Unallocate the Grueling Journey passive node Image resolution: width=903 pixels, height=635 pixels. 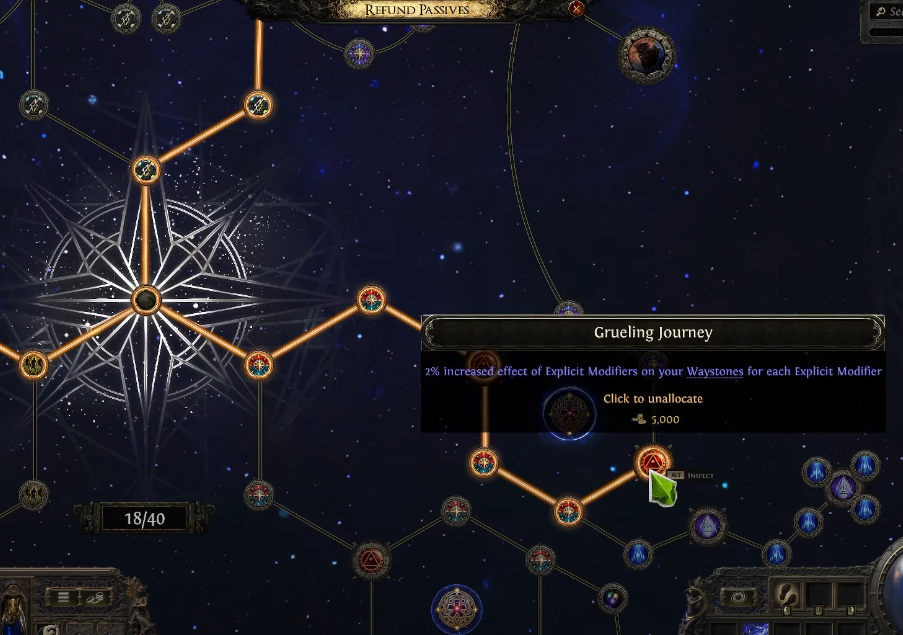651,462
